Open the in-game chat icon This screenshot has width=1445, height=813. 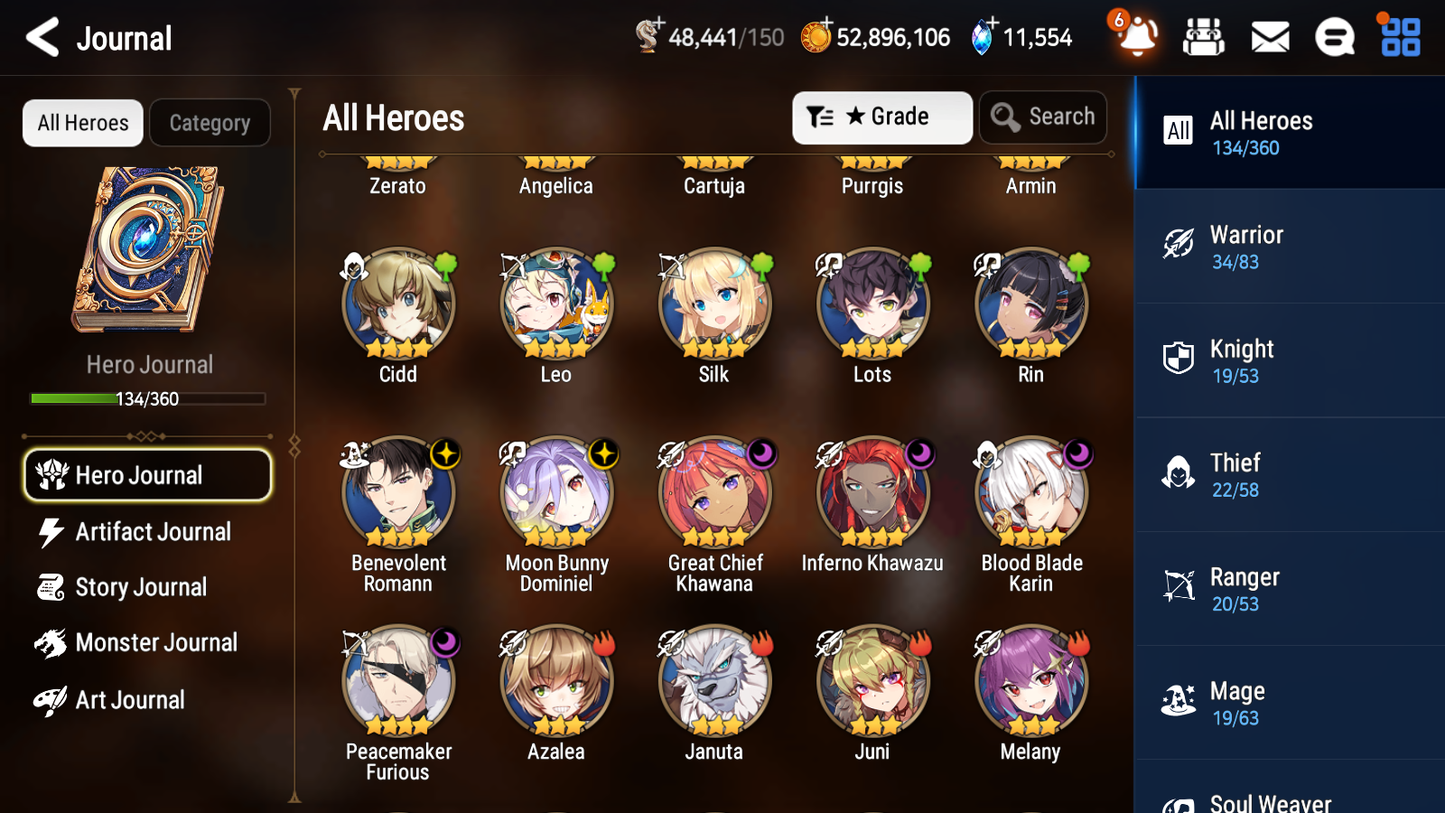[x=1335, y=36]
